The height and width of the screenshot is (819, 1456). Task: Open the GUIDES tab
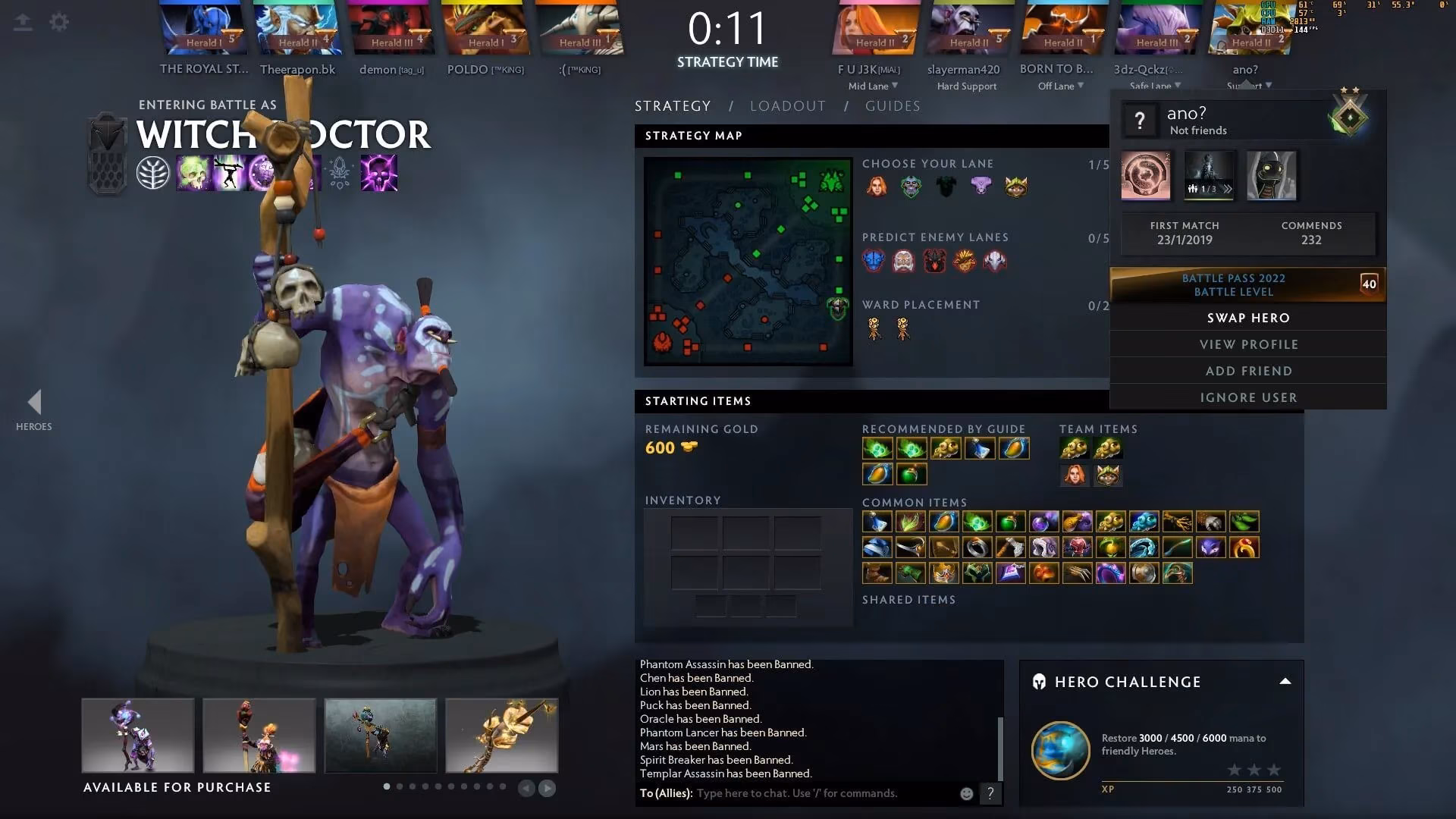pyautogui.click(x=893, y=106)
